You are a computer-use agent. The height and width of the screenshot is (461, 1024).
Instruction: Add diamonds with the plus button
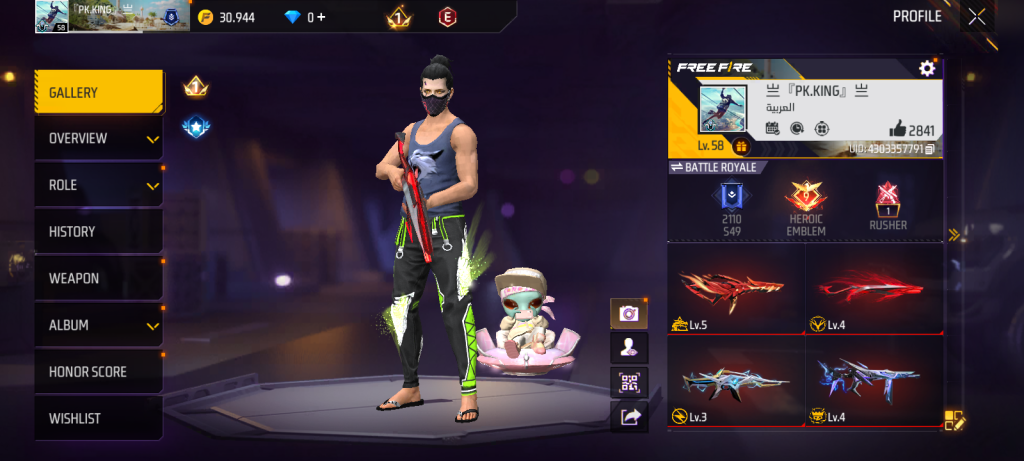320,17
